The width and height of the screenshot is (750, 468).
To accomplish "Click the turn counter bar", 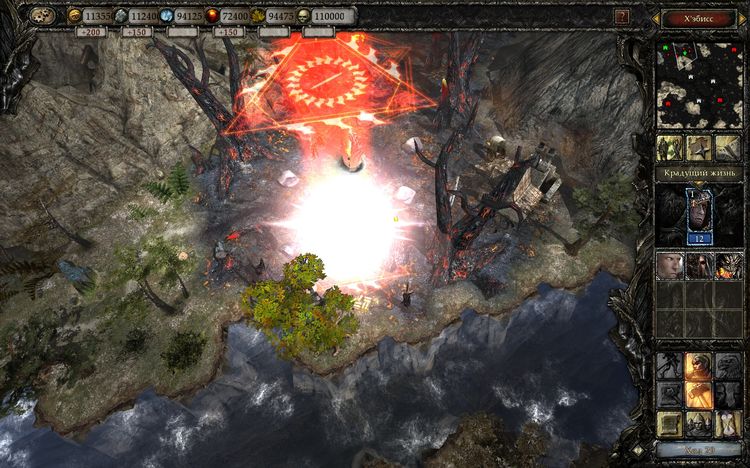I will (x=698, y=451).
